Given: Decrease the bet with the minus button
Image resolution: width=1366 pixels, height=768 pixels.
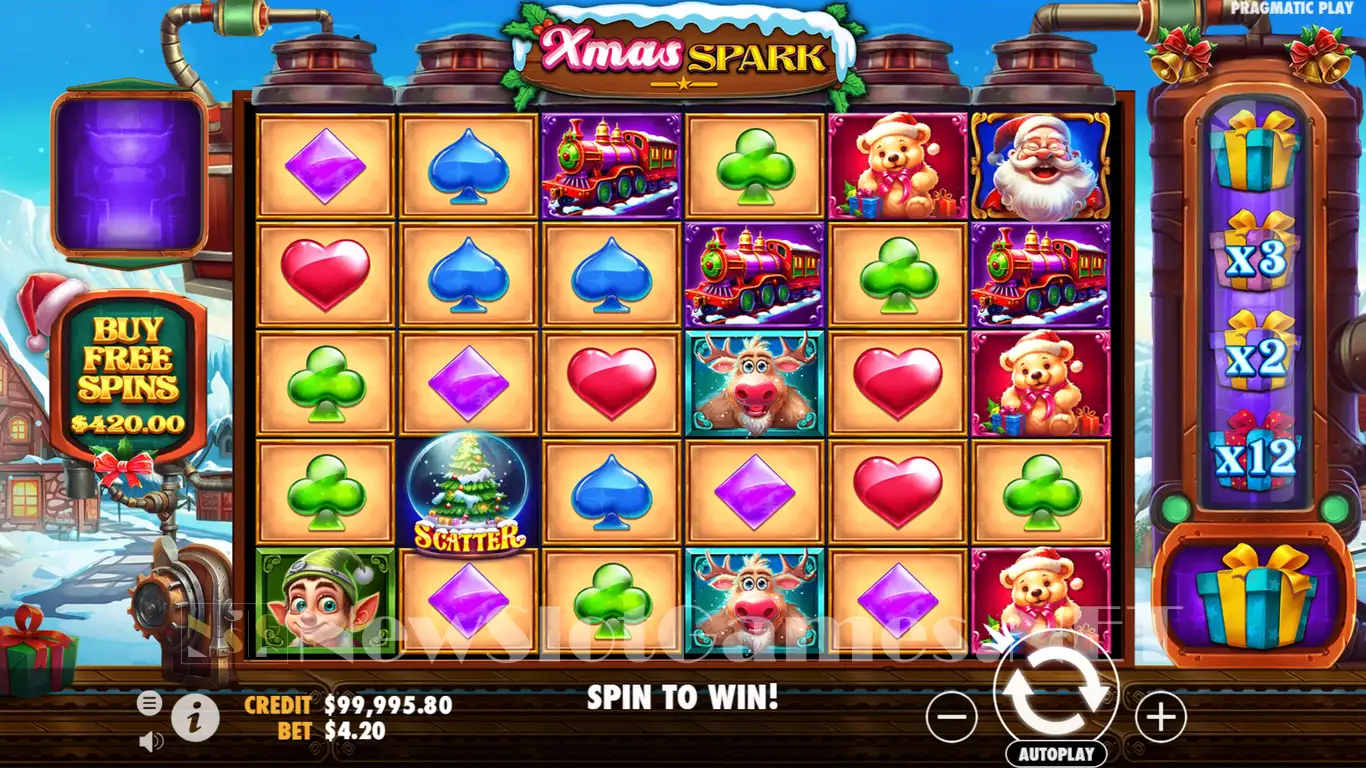Looking at the screenshot, I should point(952,716).
